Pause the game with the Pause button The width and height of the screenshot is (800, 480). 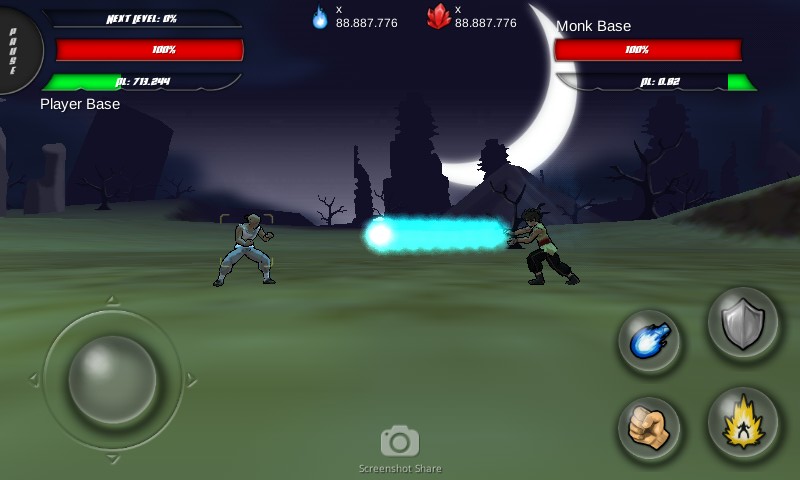click(x=17, y=50)
